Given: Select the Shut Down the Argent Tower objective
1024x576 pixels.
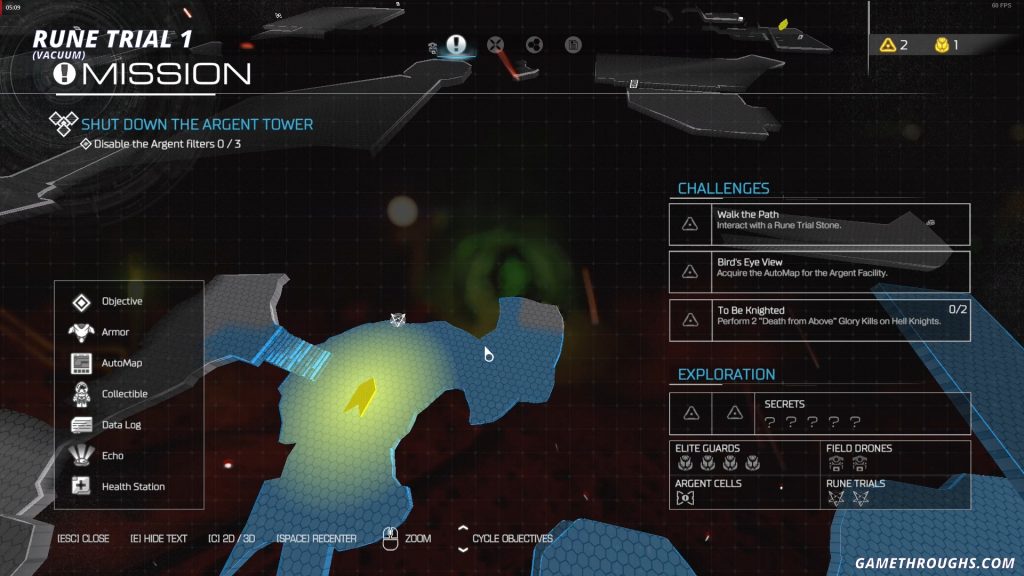Looking at the screenshot, I should [197, 124].
